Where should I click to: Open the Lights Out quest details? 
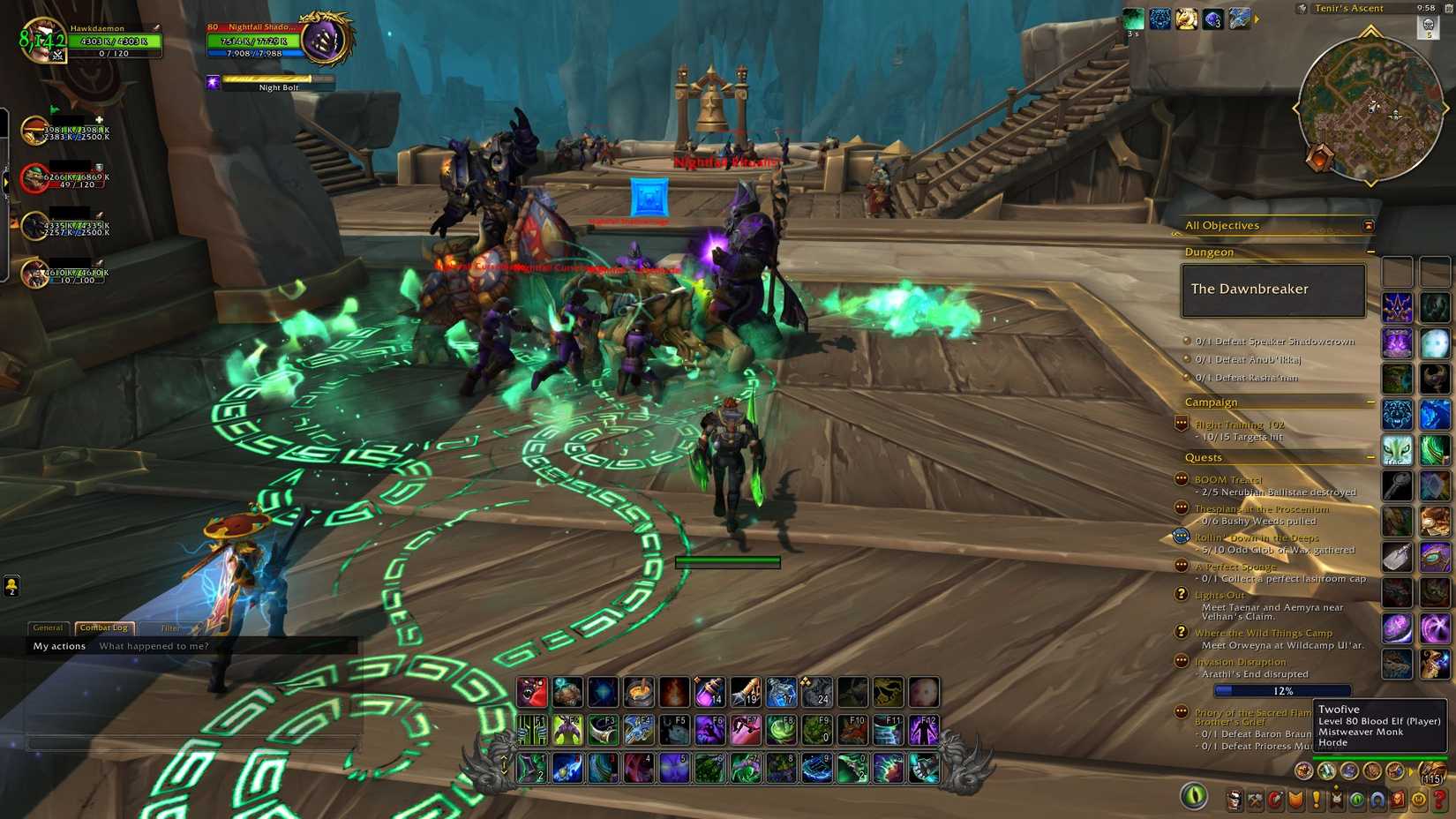(x=1219, y=595)
